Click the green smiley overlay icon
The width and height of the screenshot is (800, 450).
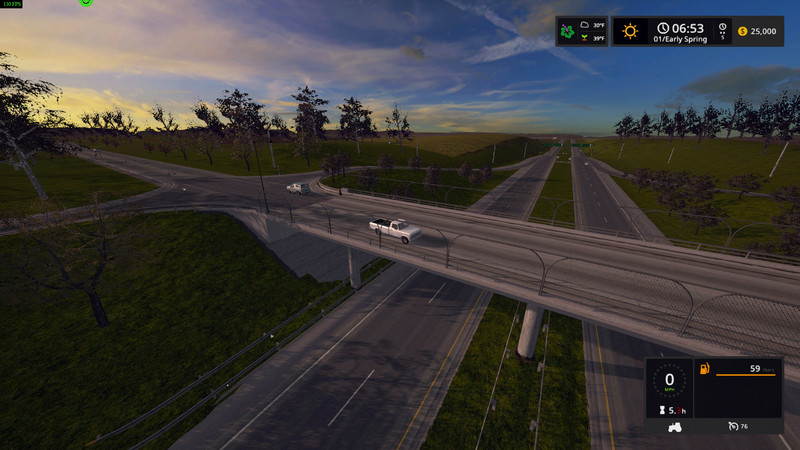click(86, 3)
